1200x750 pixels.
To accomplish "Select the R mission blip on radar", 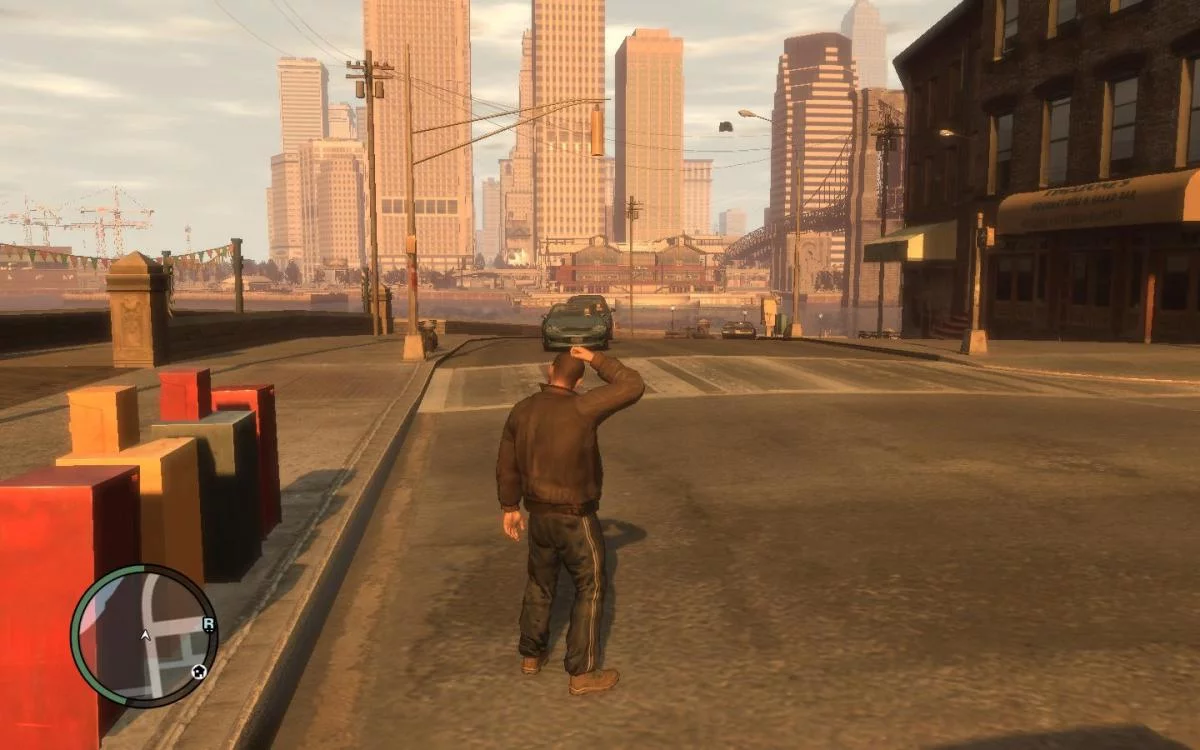I will [x=208, y=624].
